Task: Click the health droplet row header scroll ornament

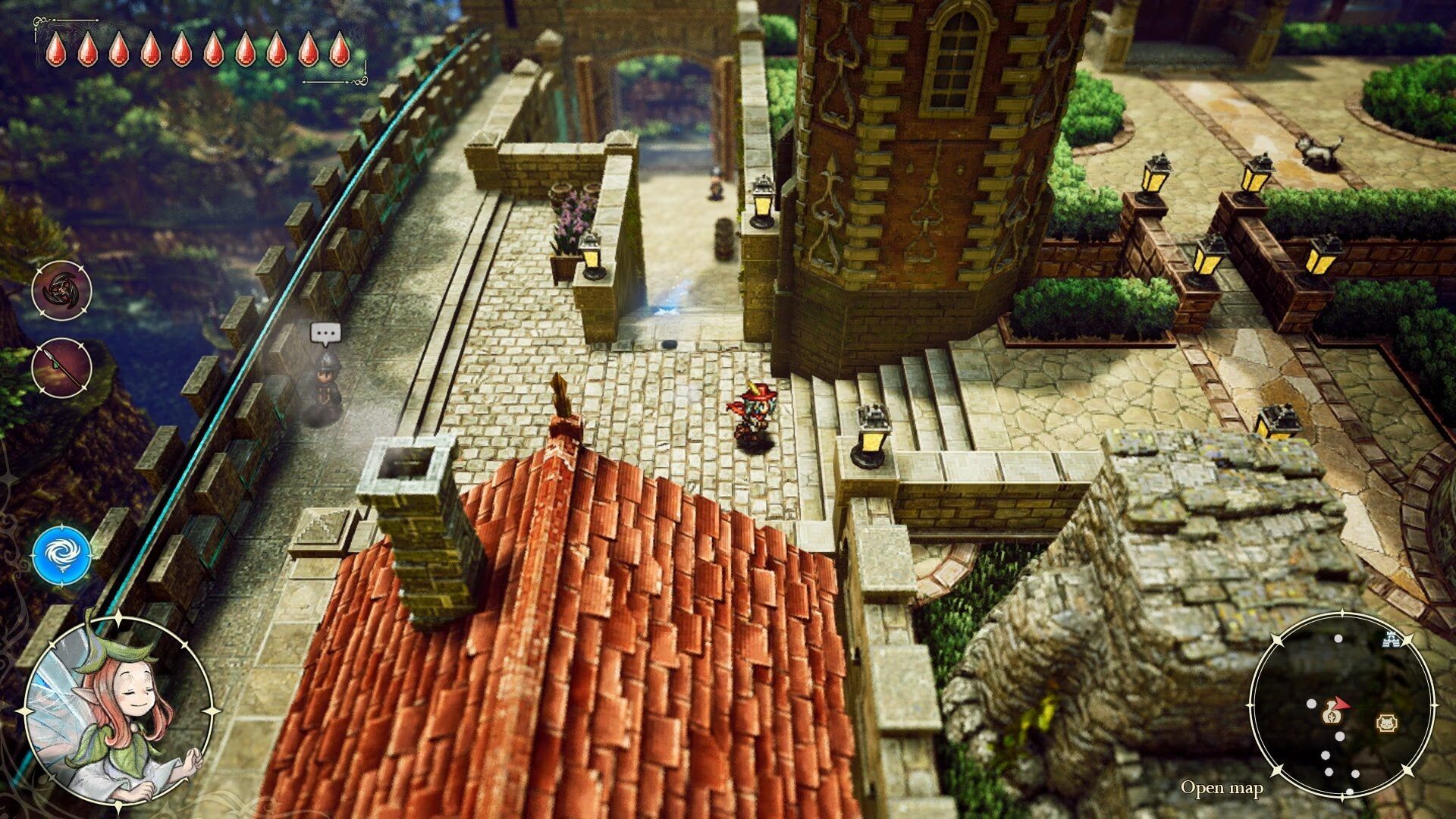Action: point(41,20)
